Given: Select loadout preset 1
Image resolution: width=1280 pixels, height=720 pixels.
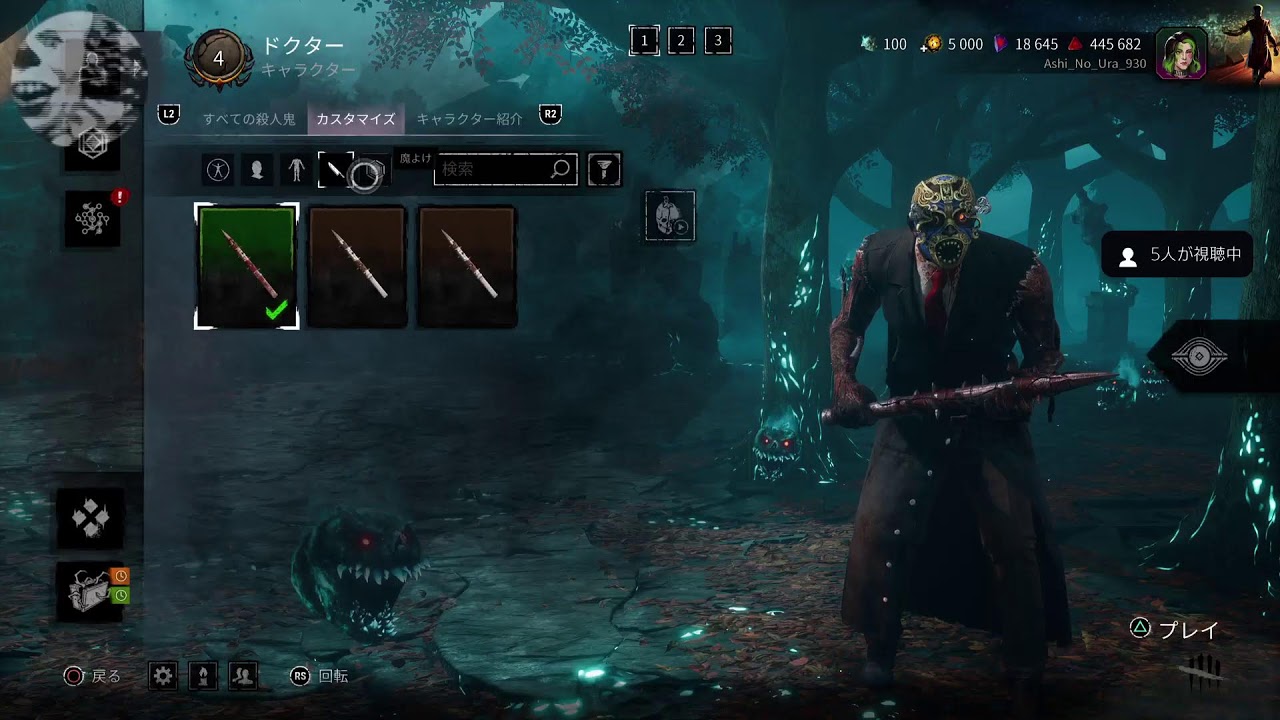Looking at the screenshot, I should pyautogui.click(x=644, y=41).
